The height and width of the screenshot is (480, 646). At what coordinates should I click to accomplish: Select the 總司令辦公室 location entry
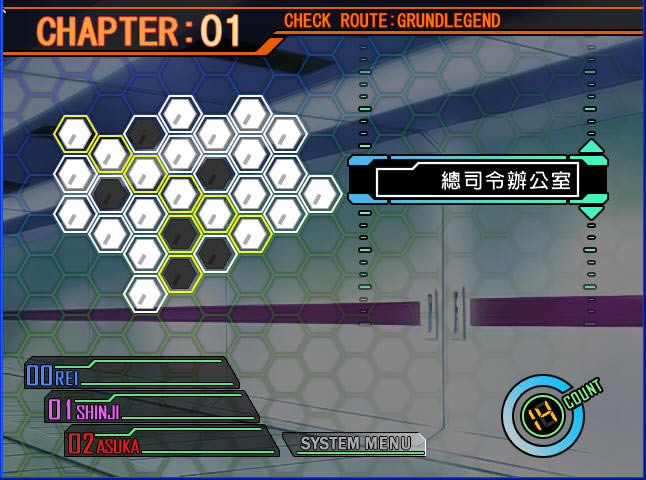(x=478, y=181)
